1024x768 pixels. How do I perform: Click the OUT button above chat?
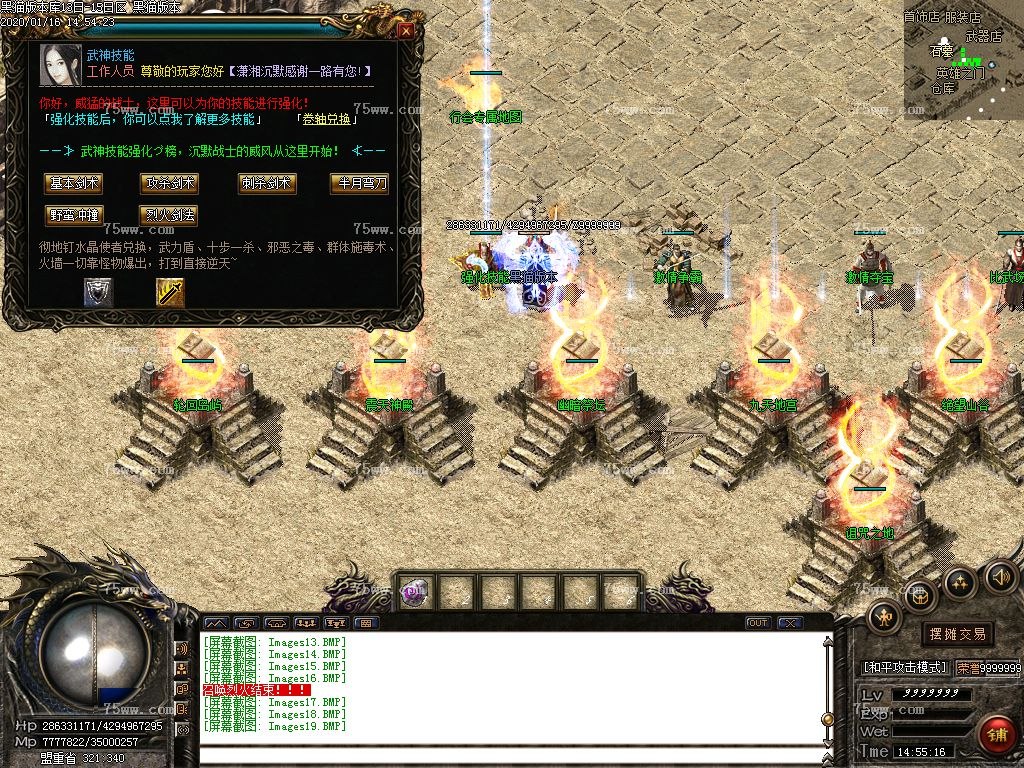pos(758,623)
